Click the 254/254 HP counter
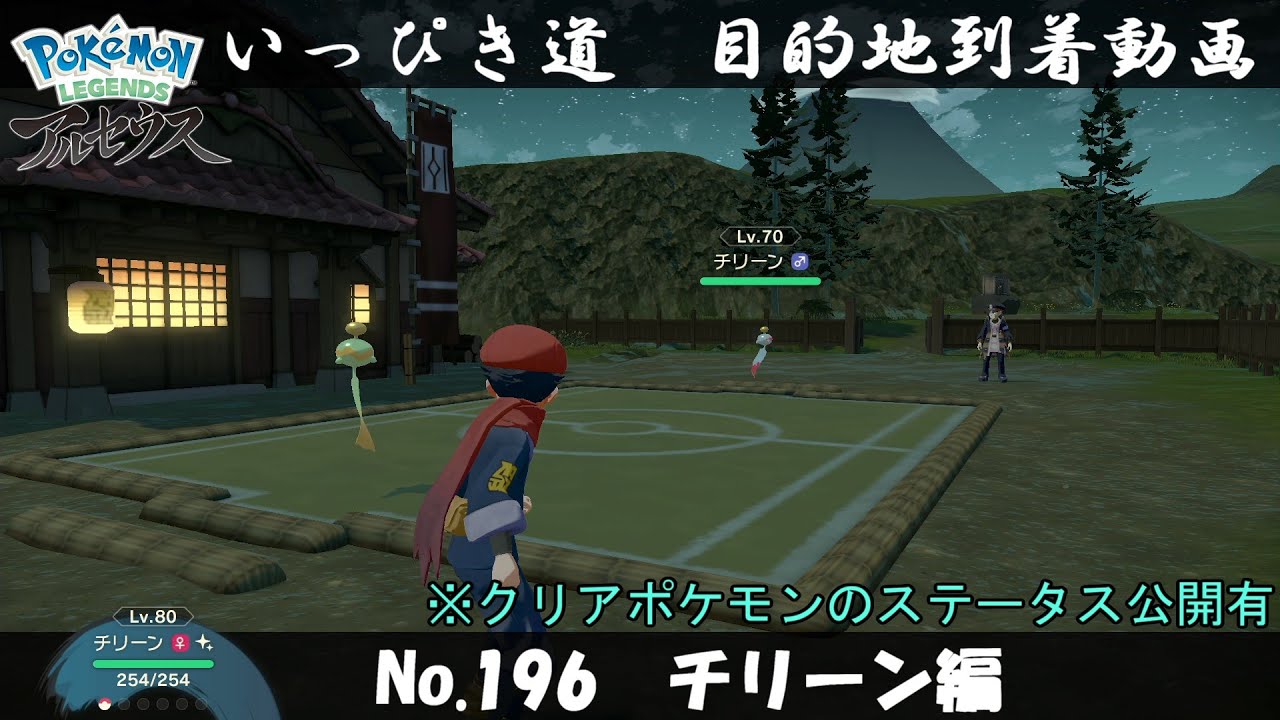 coord(153,680)
